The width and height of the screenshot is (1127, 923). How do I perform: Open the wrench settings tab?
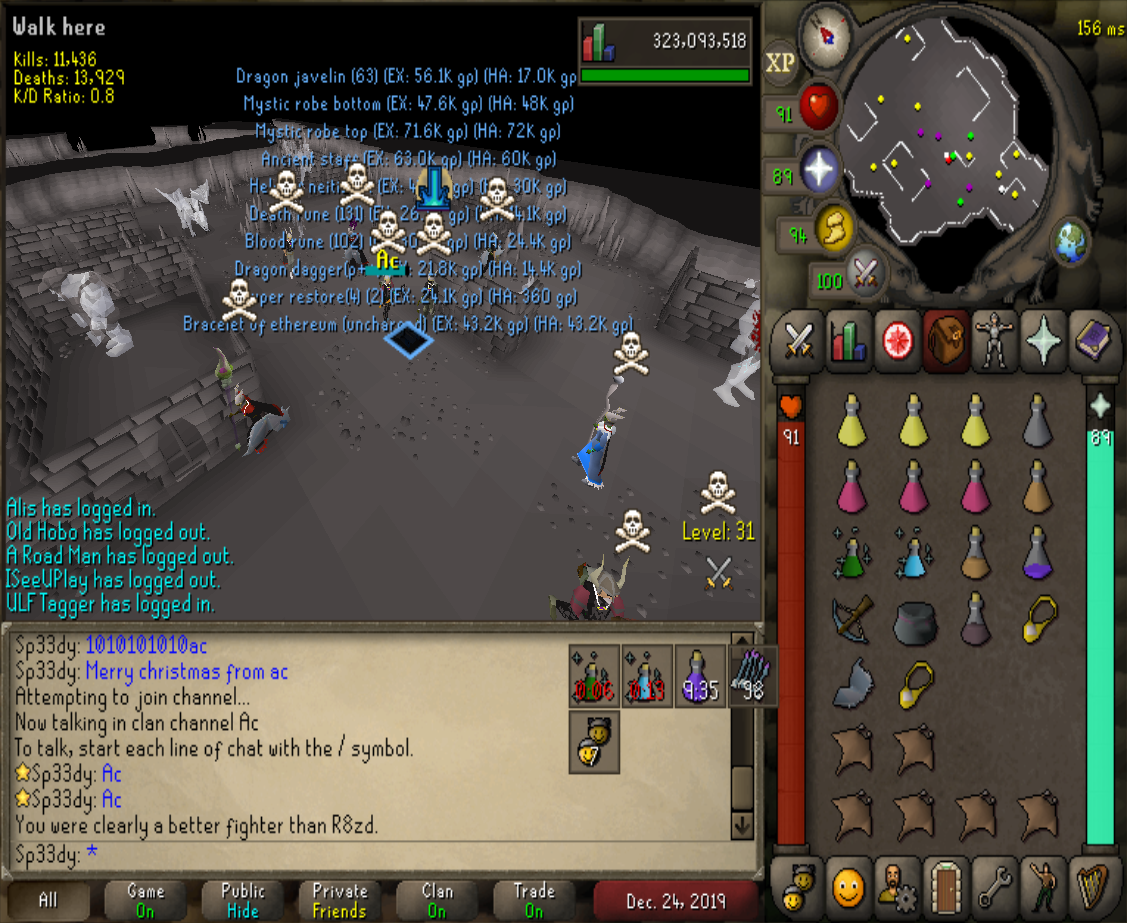coord(994,884)
